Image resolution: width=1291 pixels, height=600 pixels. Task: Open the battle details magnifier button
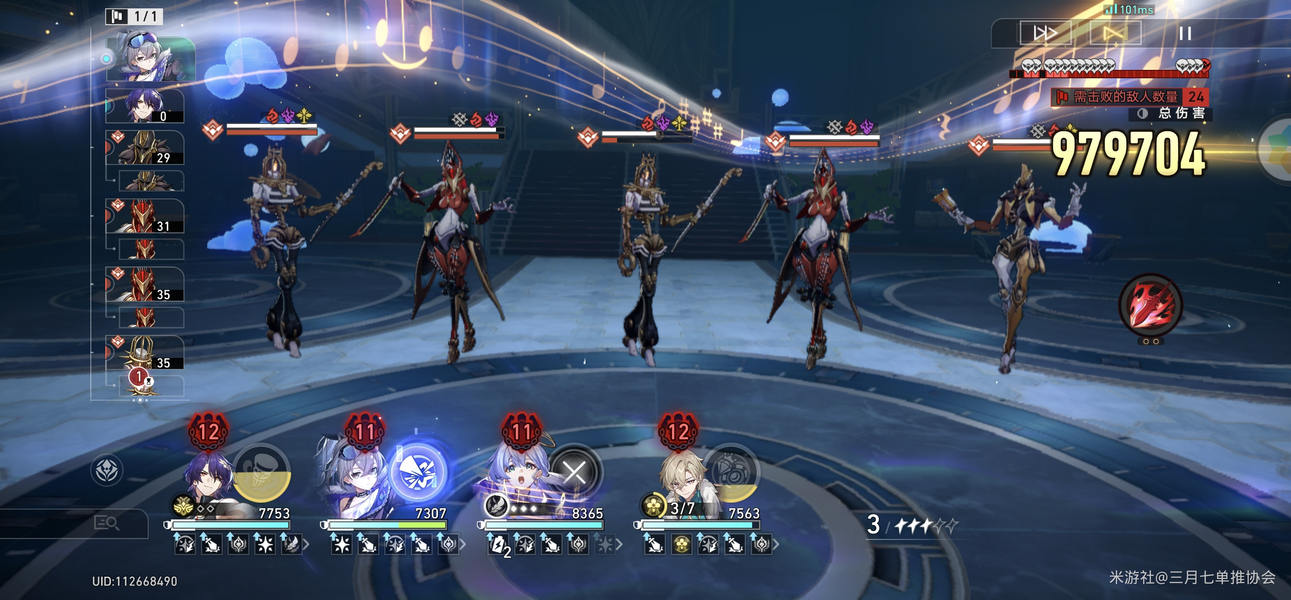coord(106,522)
